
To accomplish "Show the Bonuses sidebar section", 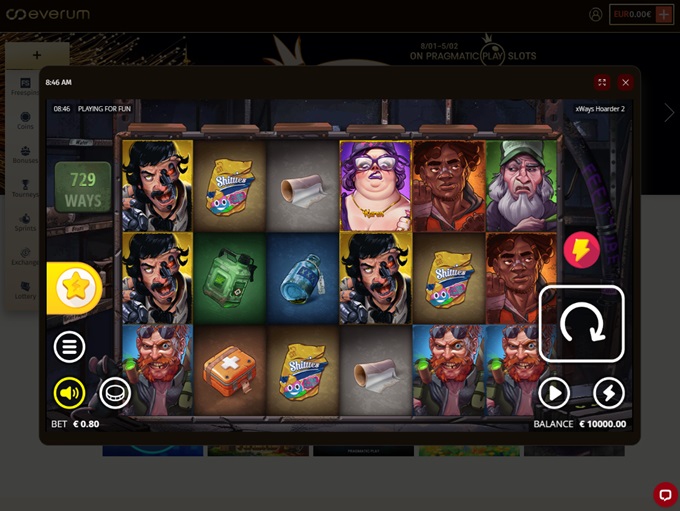I will (x=25, y=155).
